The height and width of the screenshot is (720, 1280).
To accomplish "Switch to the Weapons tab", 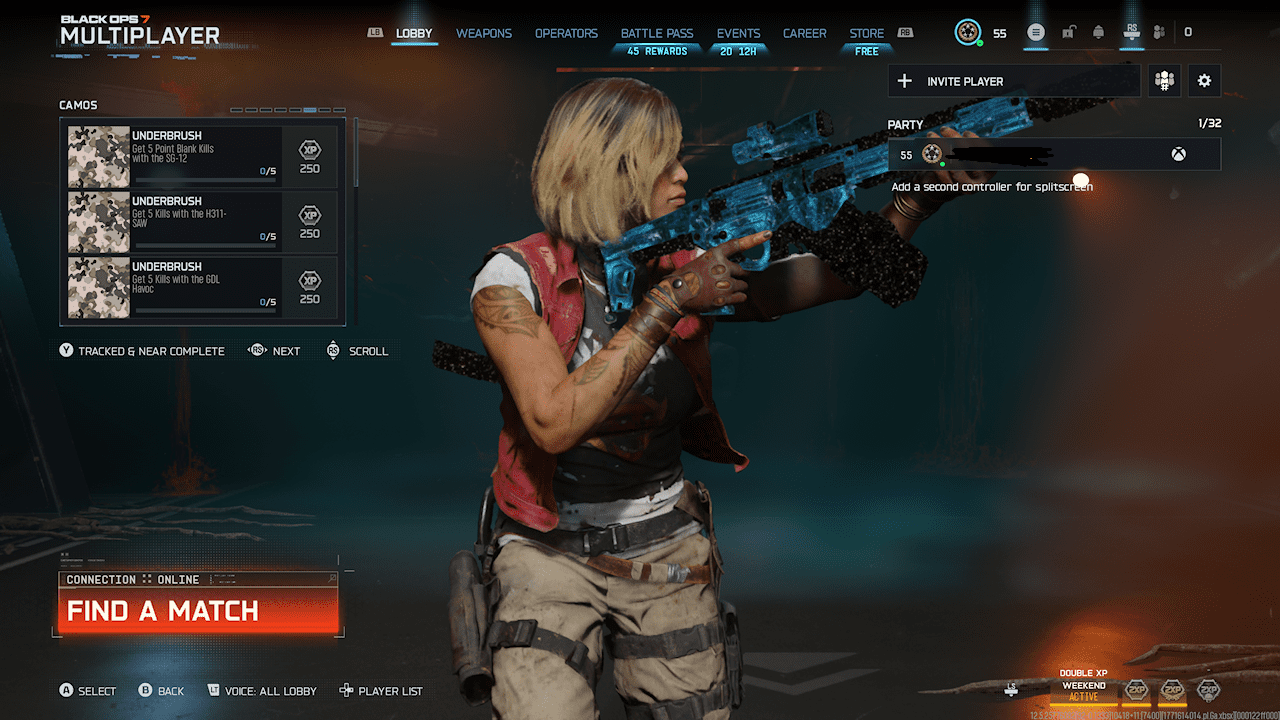I will [483, 33].
